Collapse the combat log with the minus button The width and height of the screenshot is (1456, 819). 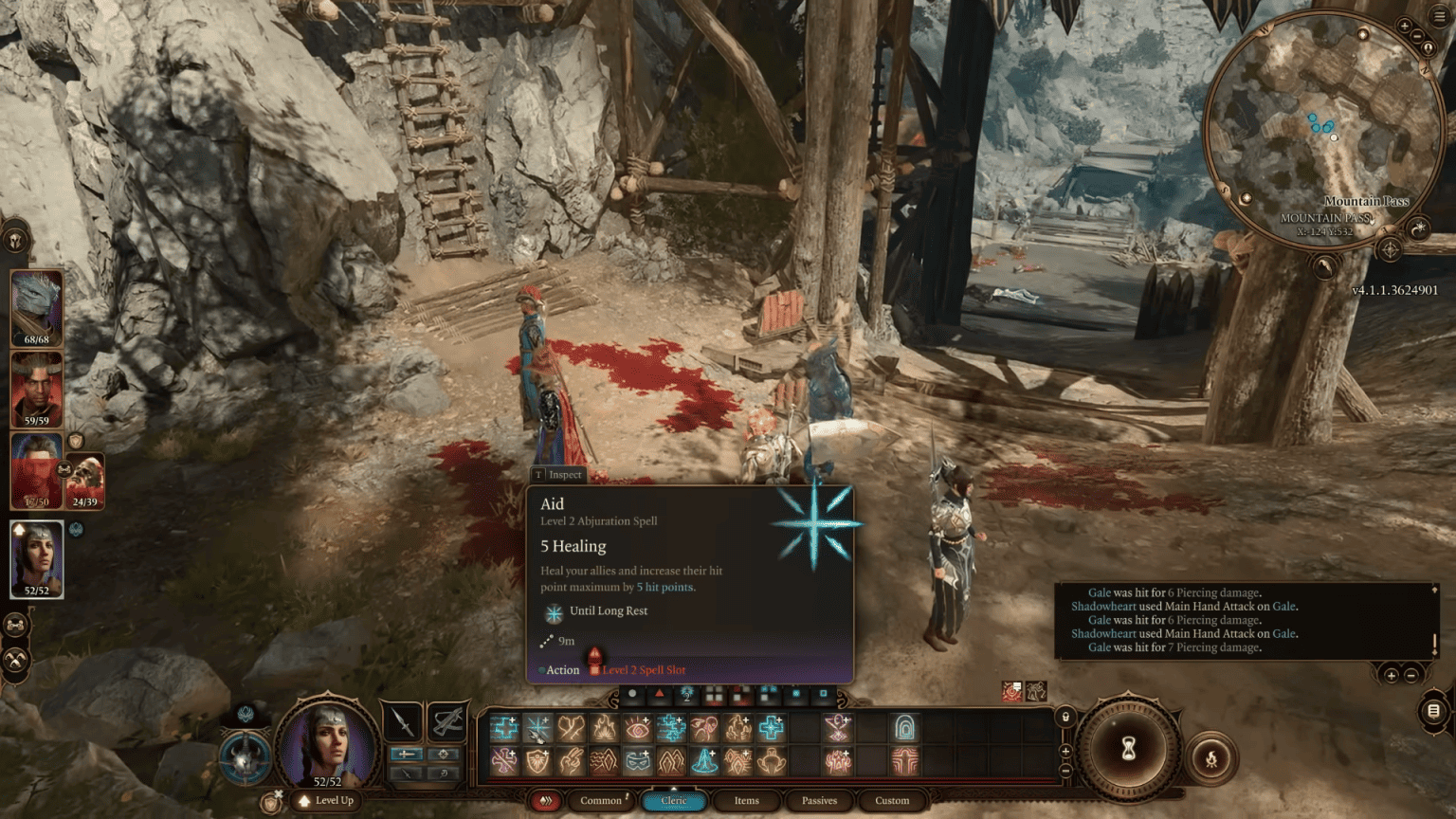click(x=1410, y=676)
